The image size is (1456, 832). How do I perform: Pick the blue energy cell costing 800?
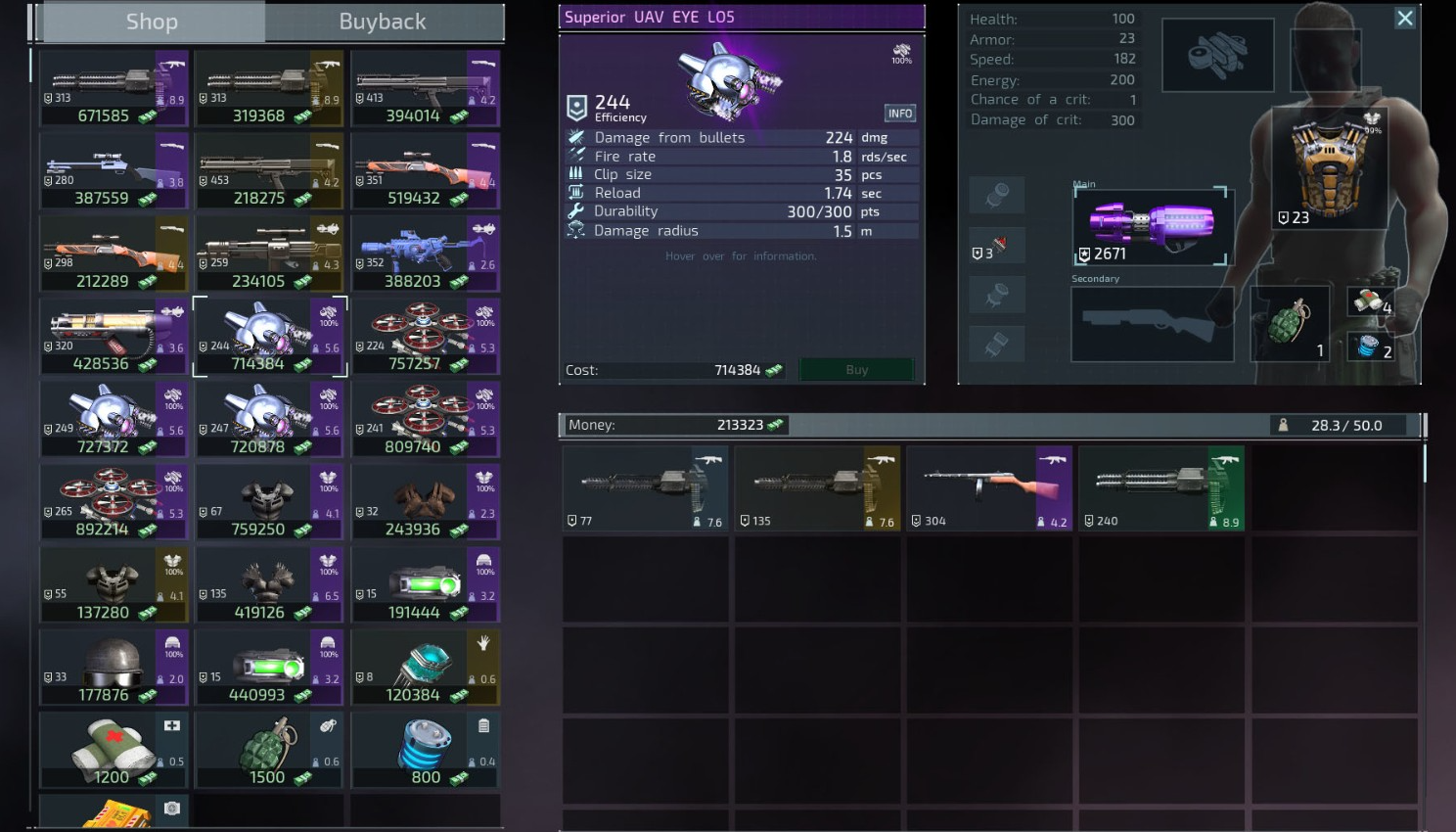tap(425, 750)
